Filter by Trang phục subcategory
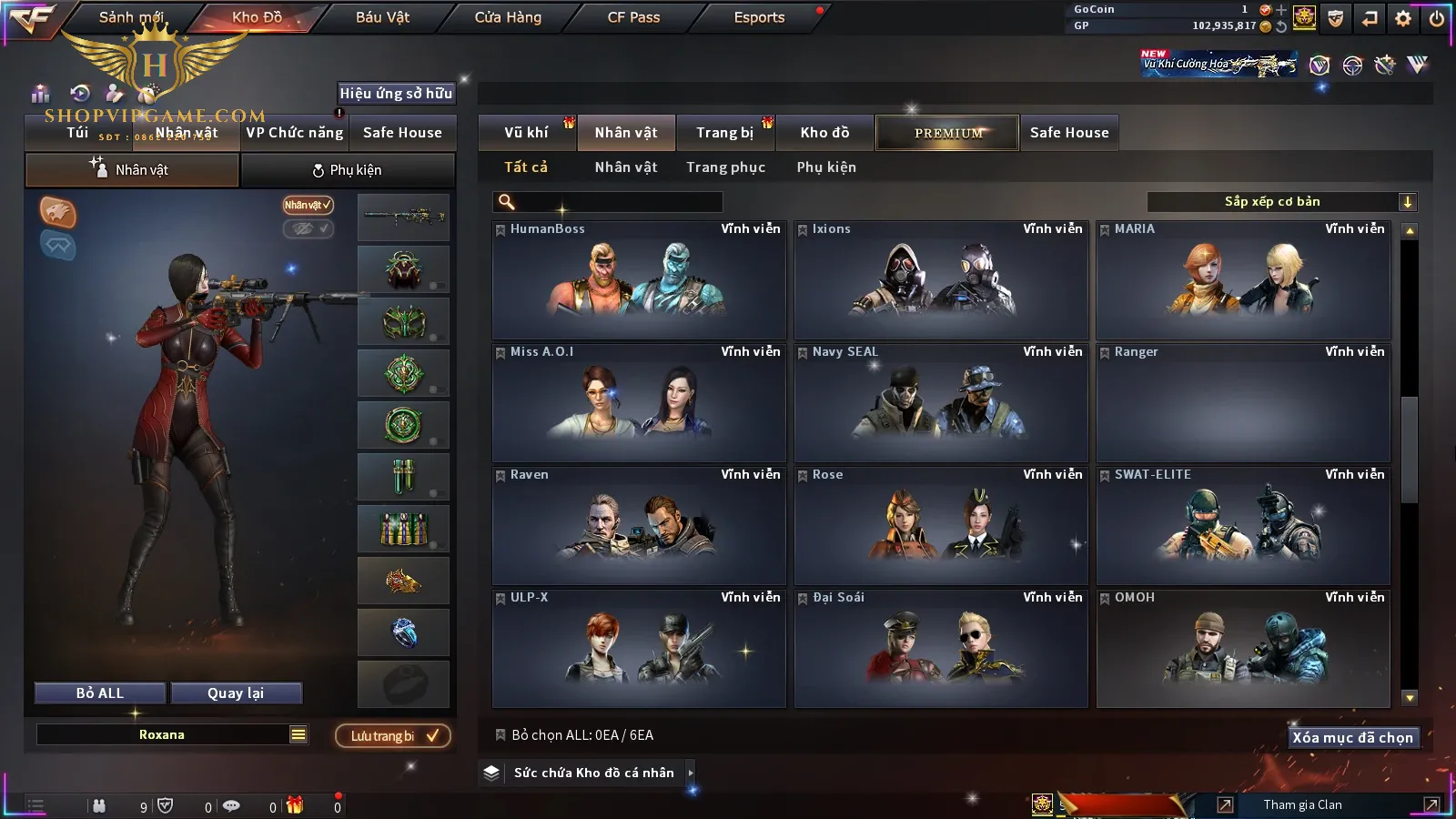Viewport: 1456px width, 819px height. (x=725, y=167)
